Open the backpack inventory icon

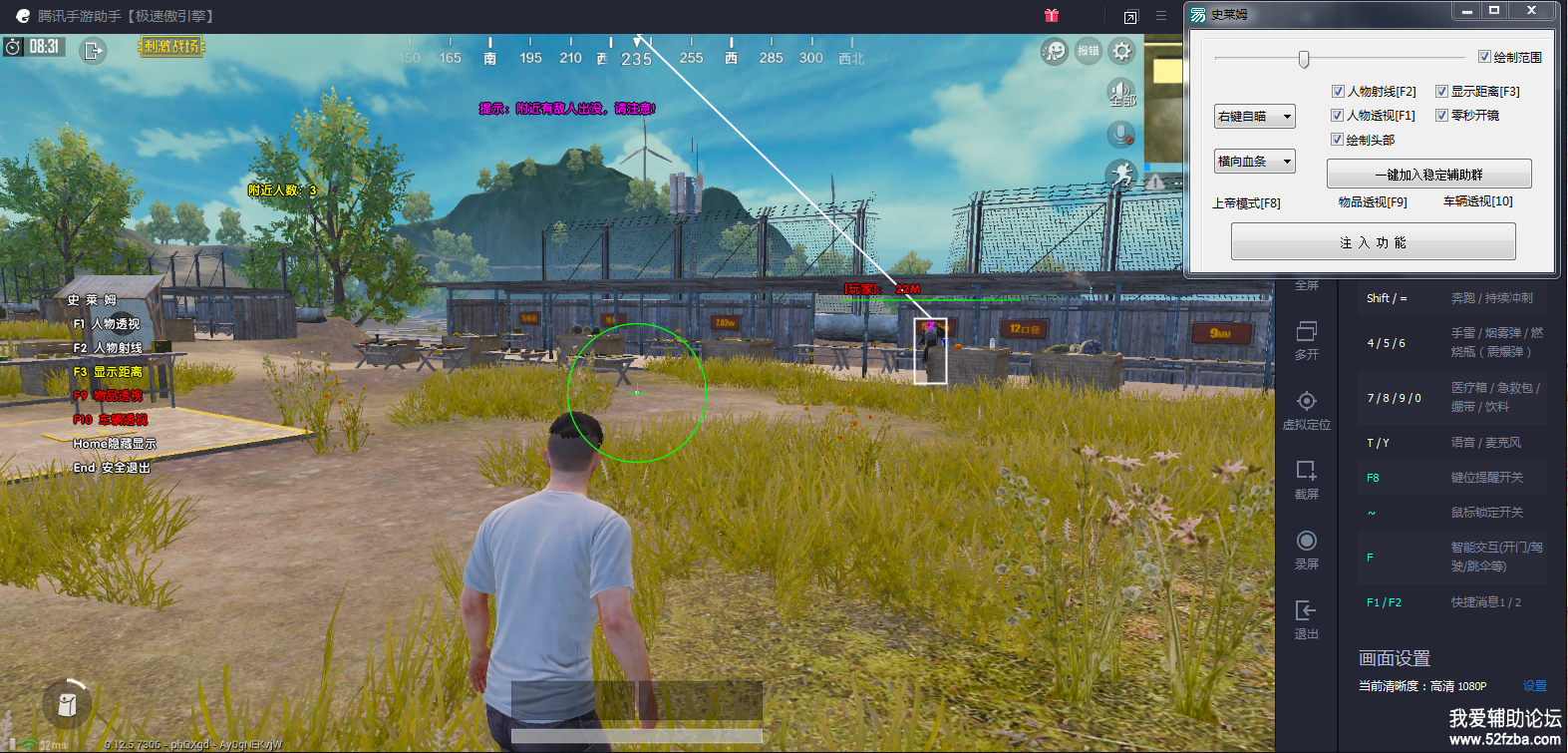(67, 704)
